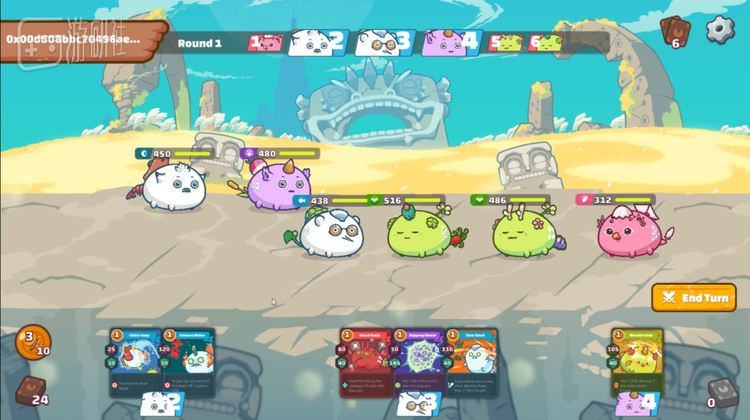Open the settings gear
The image size is (750, 420).
[720, 29]
